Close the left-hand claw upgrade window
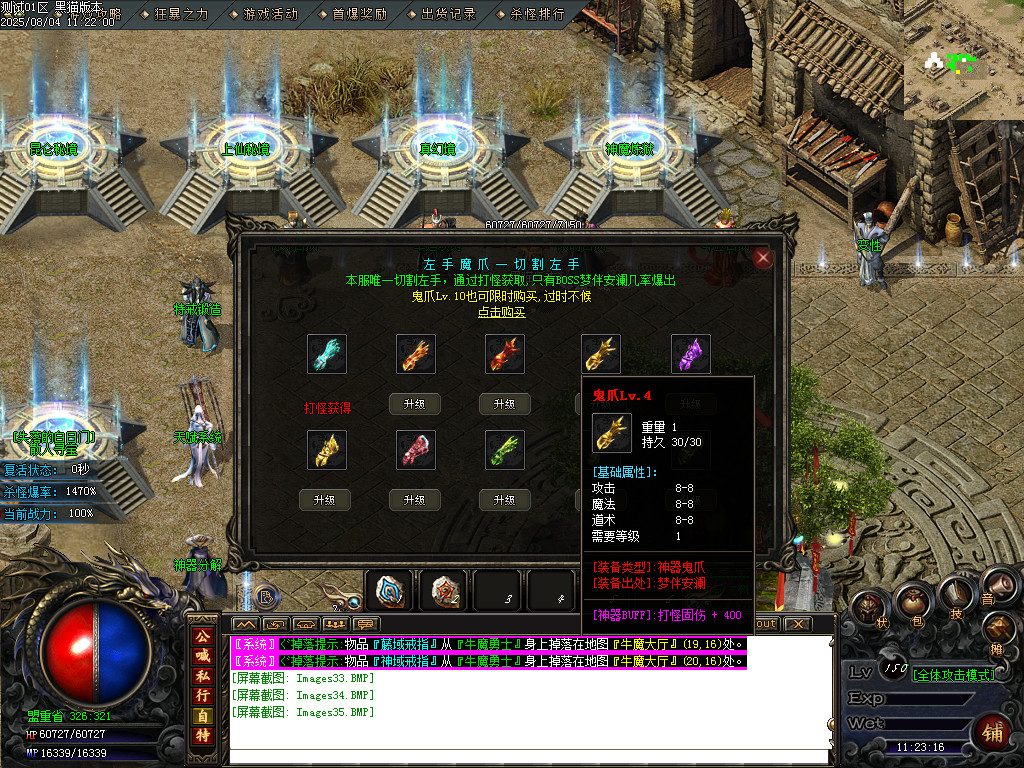Viewport: 1024px width, 768px height. [764, 258]
